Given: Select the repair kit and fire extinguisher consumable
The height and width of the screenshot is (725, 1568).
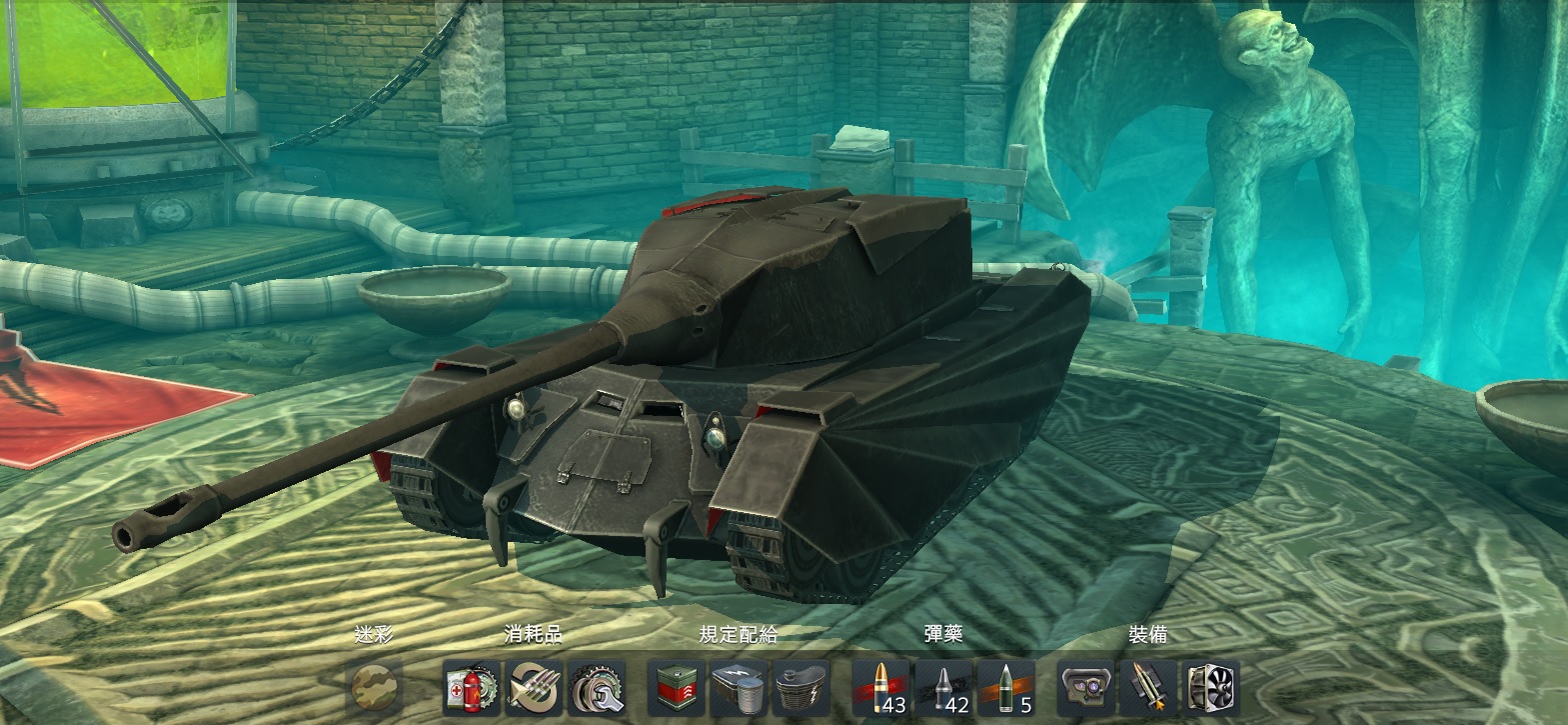Looking at the screenshot, I should 471,688.
